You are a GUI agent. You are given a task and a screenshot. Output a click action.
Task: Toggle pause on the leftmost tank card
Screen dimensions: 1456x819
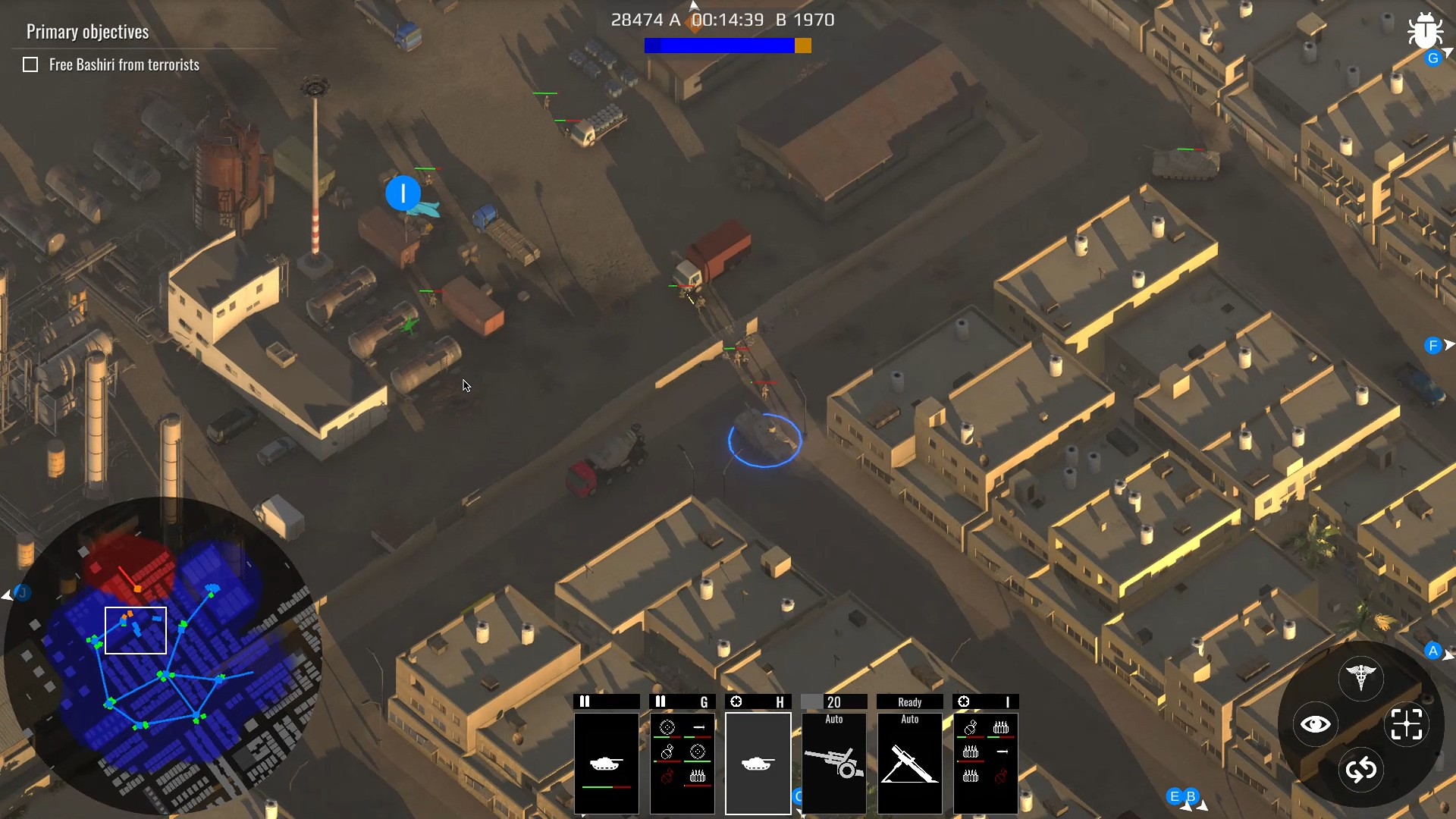point(585,701)
